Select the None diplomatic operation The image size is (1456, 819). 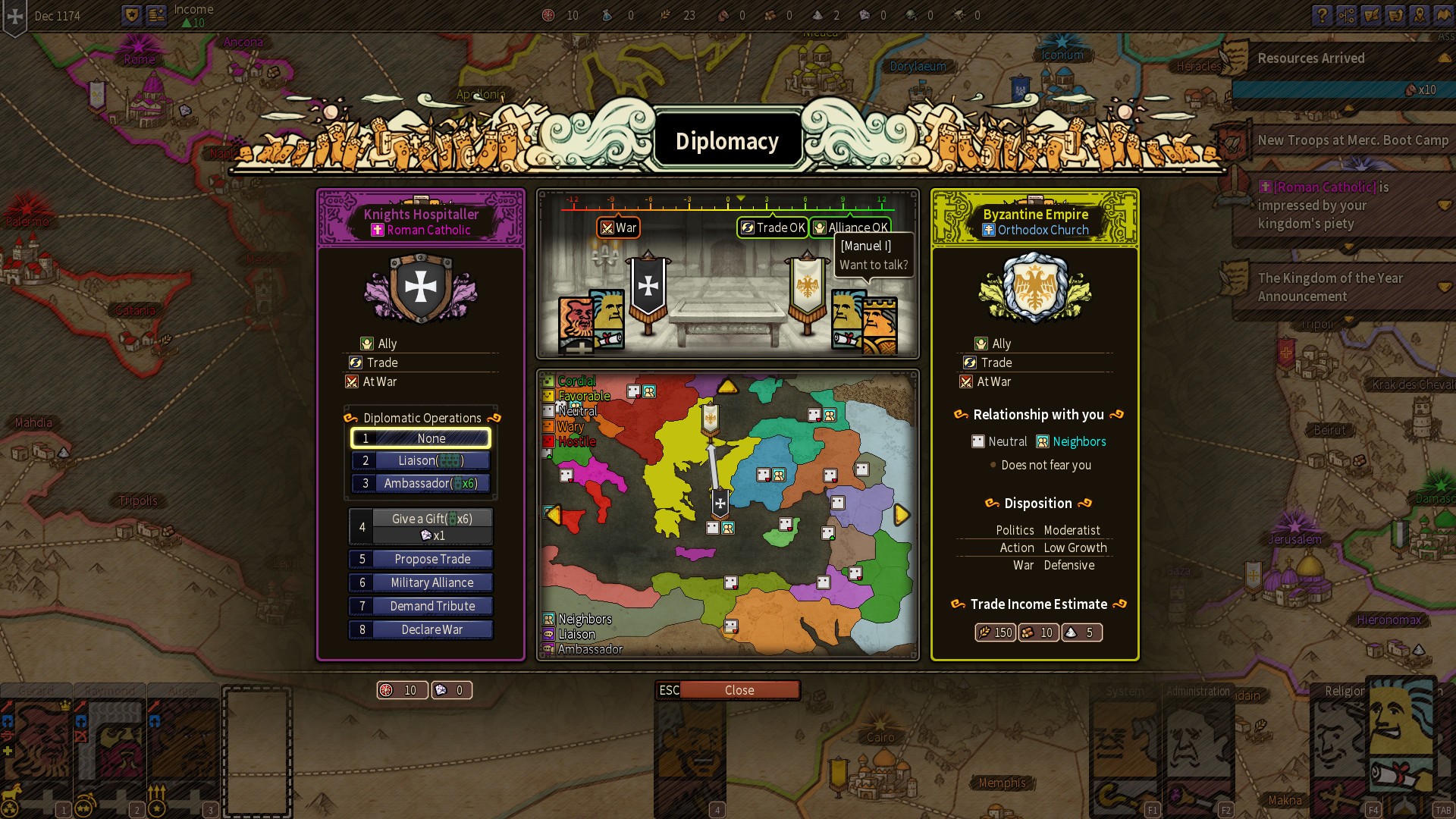point(421,438)
